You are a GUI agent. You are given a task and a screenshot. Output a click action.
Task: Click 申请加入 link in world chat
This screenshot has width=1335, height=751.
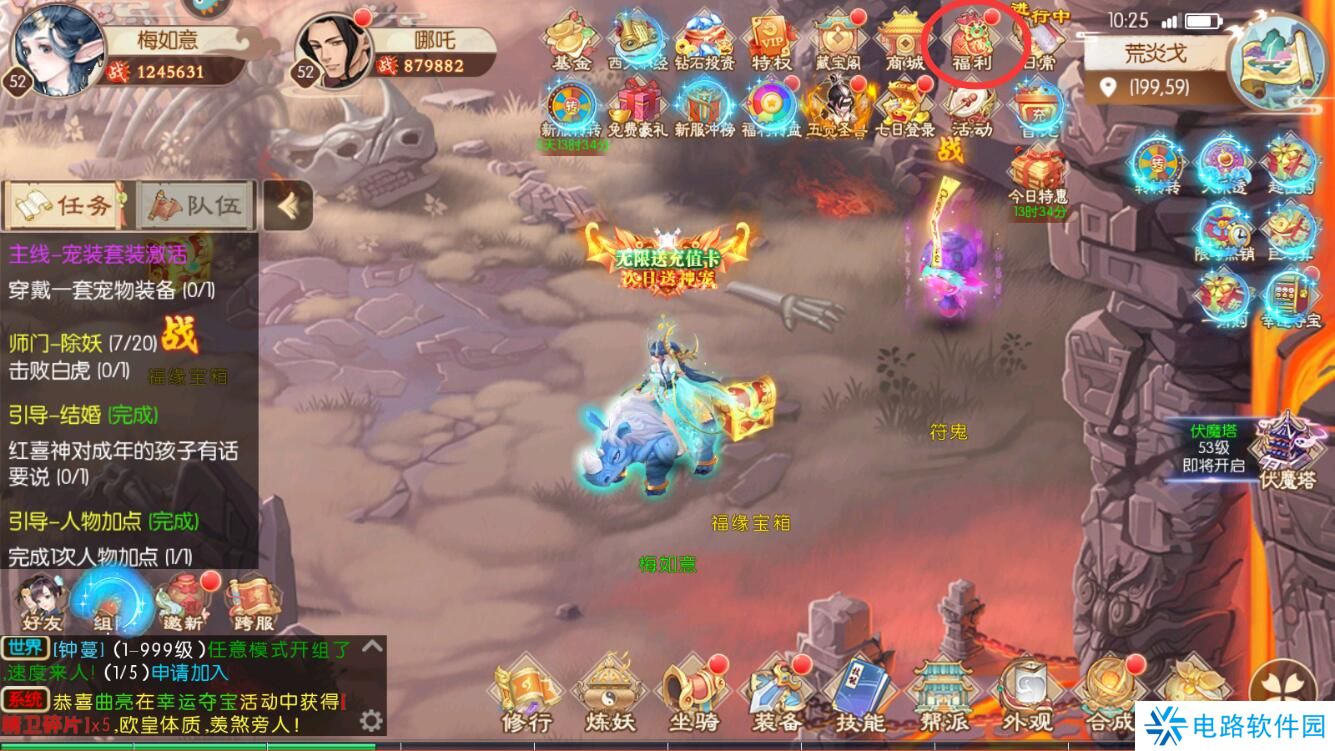point(190,673)
